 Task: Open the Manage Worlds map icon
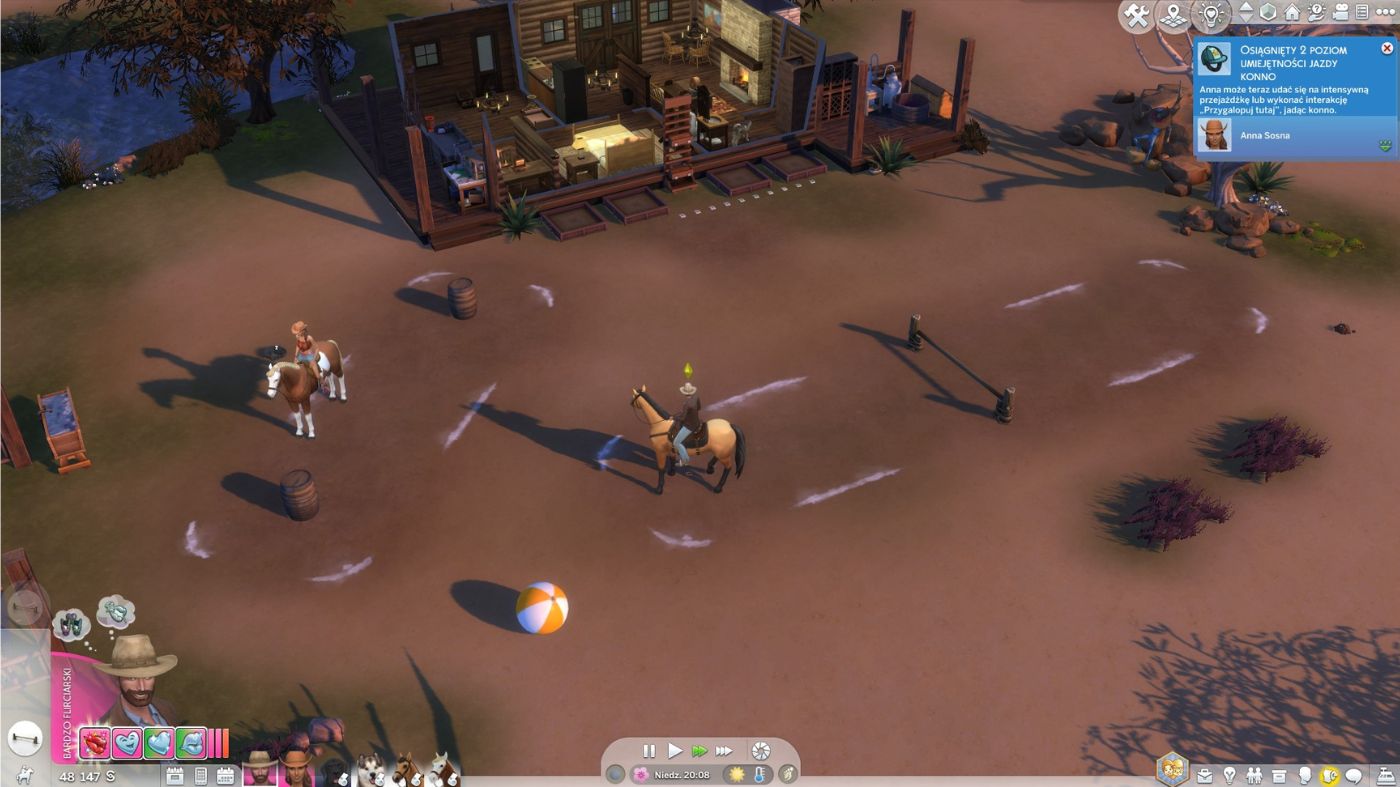click(x=1173, y=14)
